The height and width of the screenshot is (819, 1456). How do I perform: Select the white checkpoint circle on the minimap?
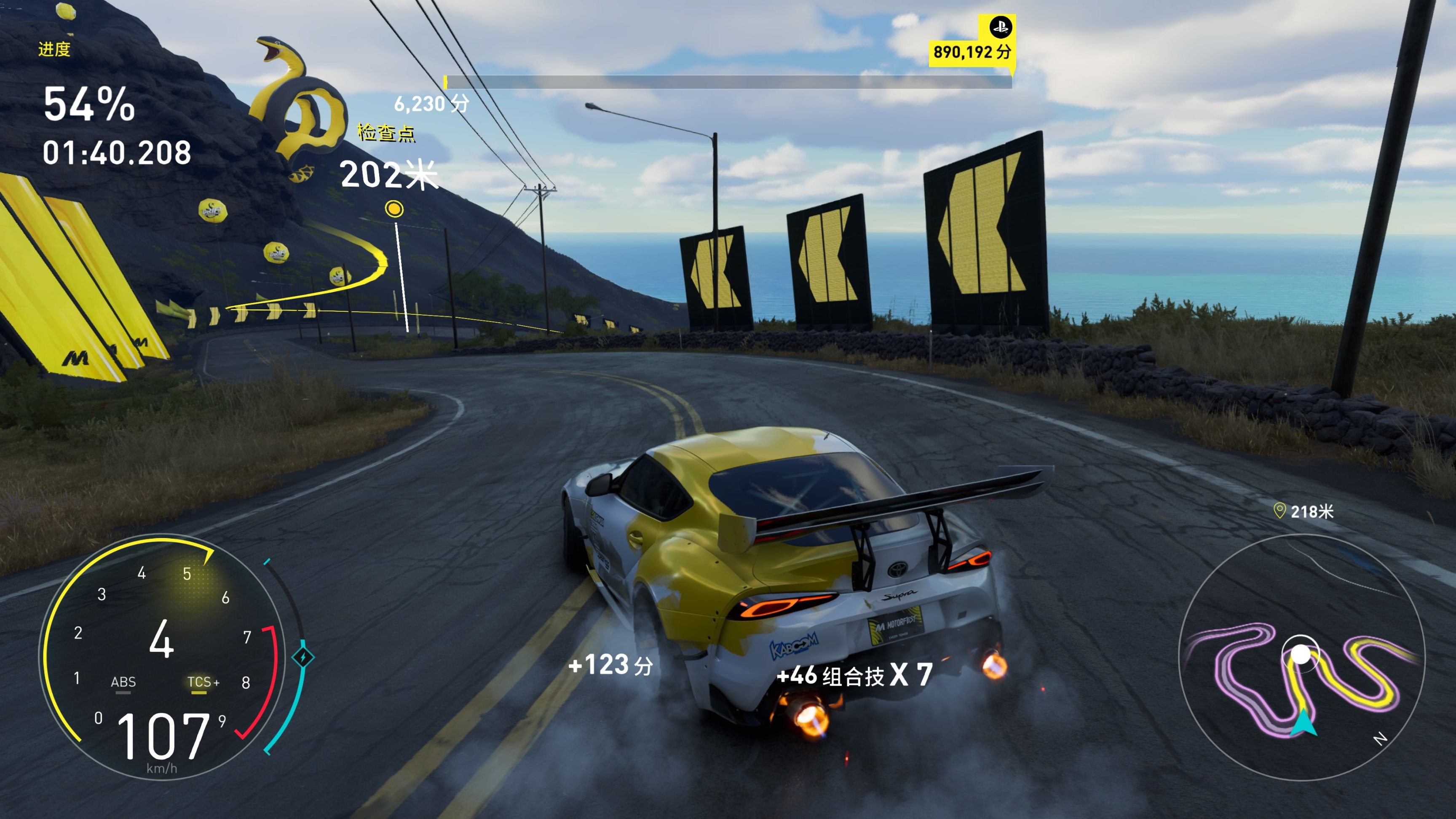[1301, 655]
